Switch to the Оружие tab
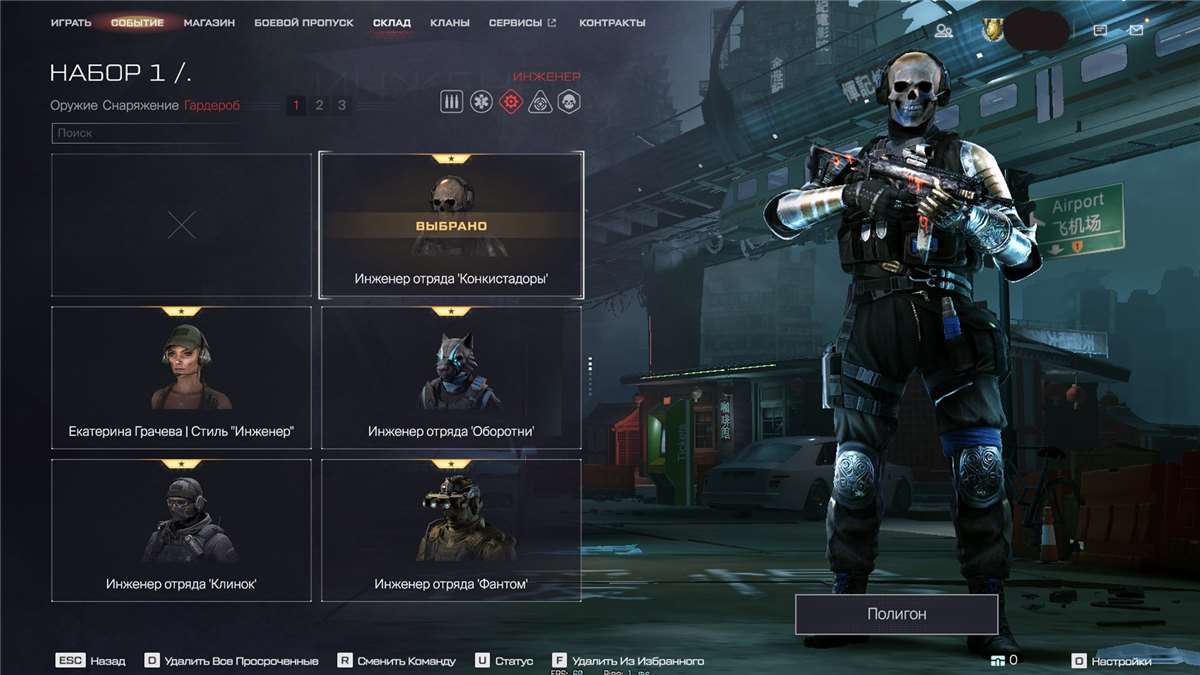1200x675 pixels. (73, 105)
